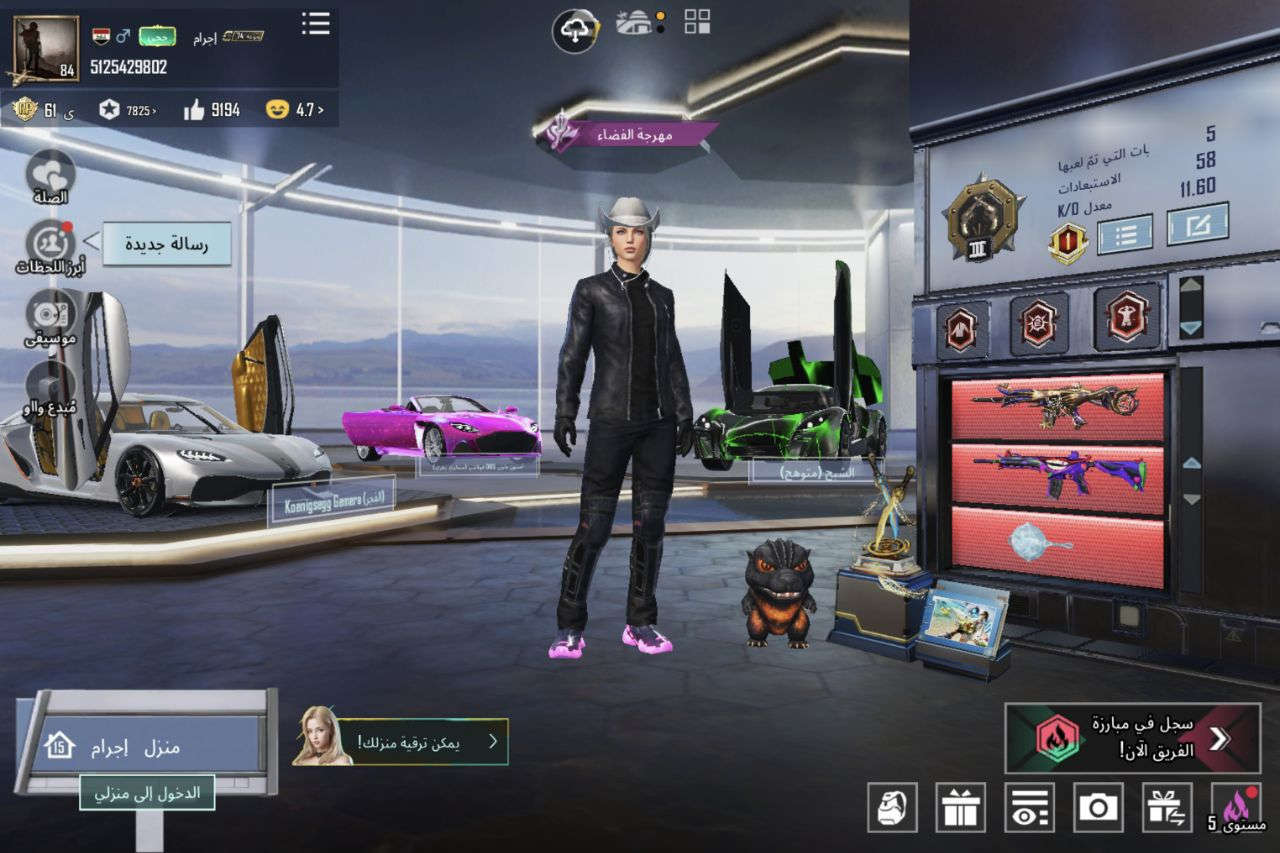Open the 4.7 smiley rating details
1280x853 pixels.
click(295, 110)
